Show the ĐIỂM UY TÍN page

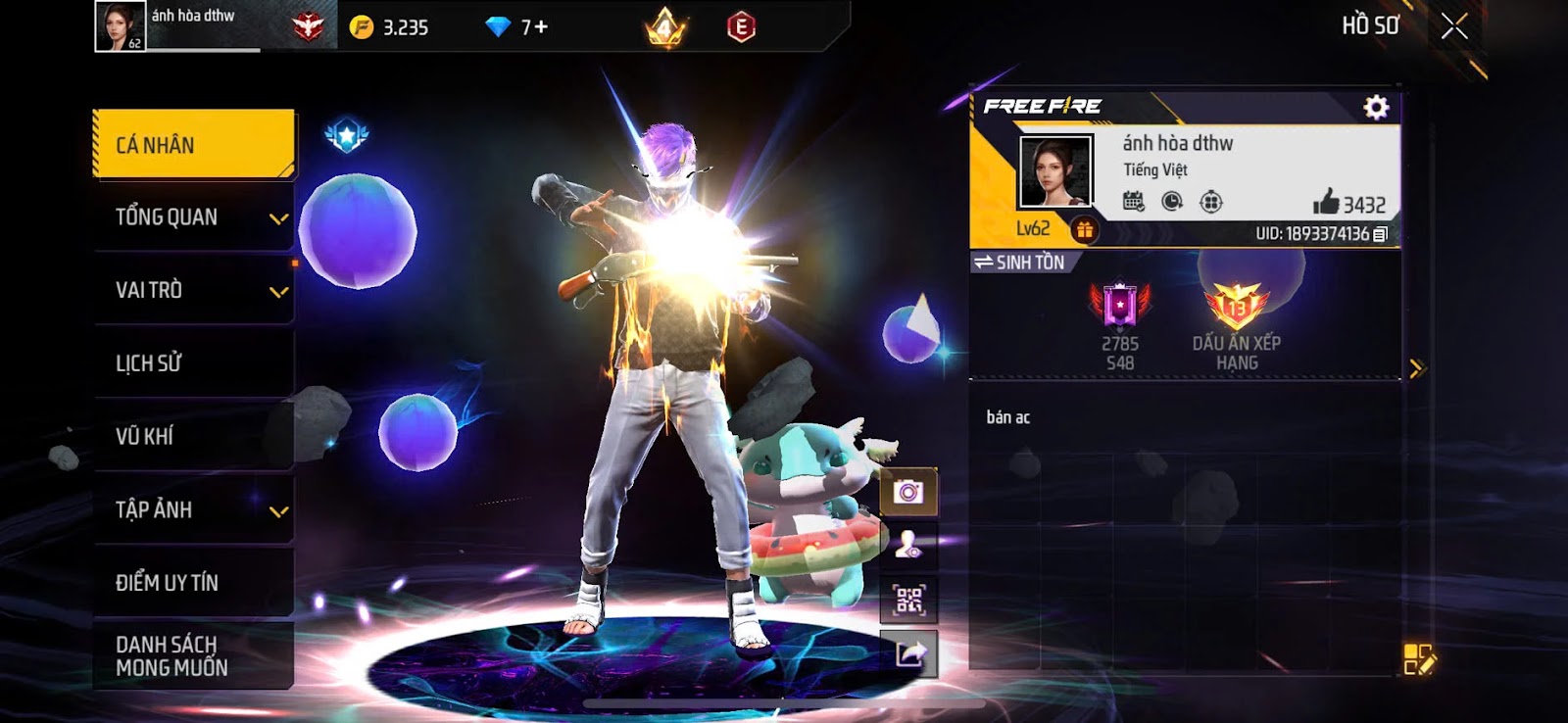(x=194, y=582)
